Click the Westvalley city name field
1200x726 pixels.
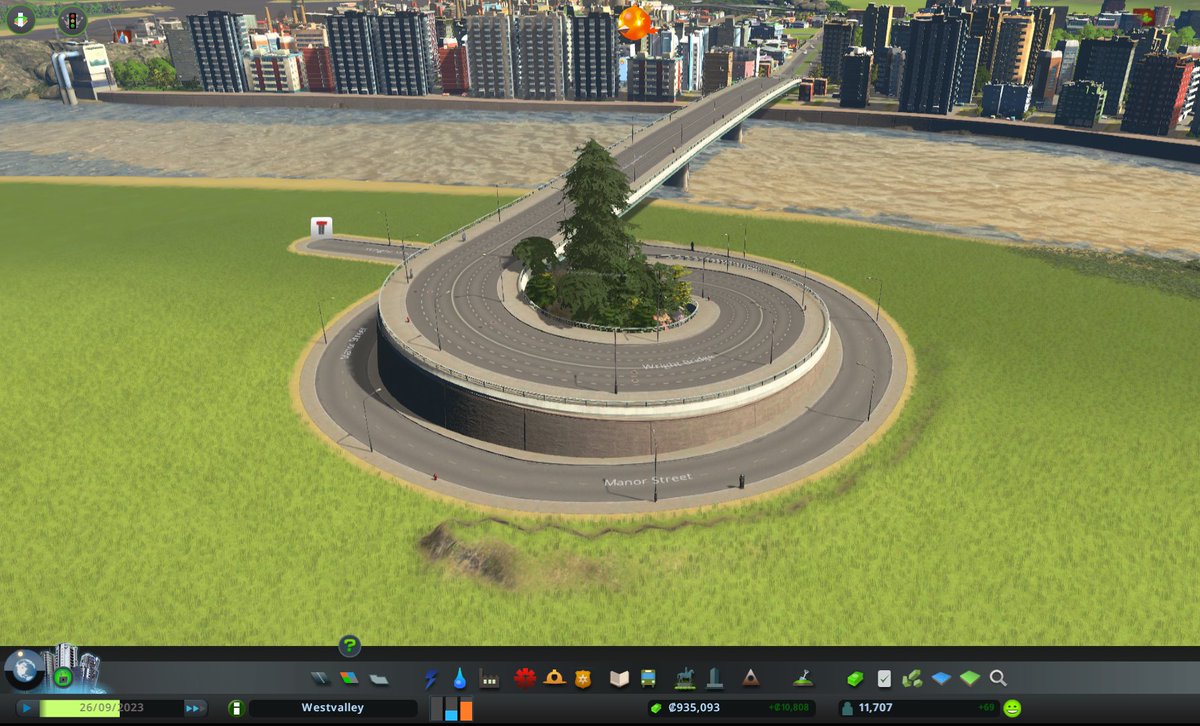pos(332,708)
